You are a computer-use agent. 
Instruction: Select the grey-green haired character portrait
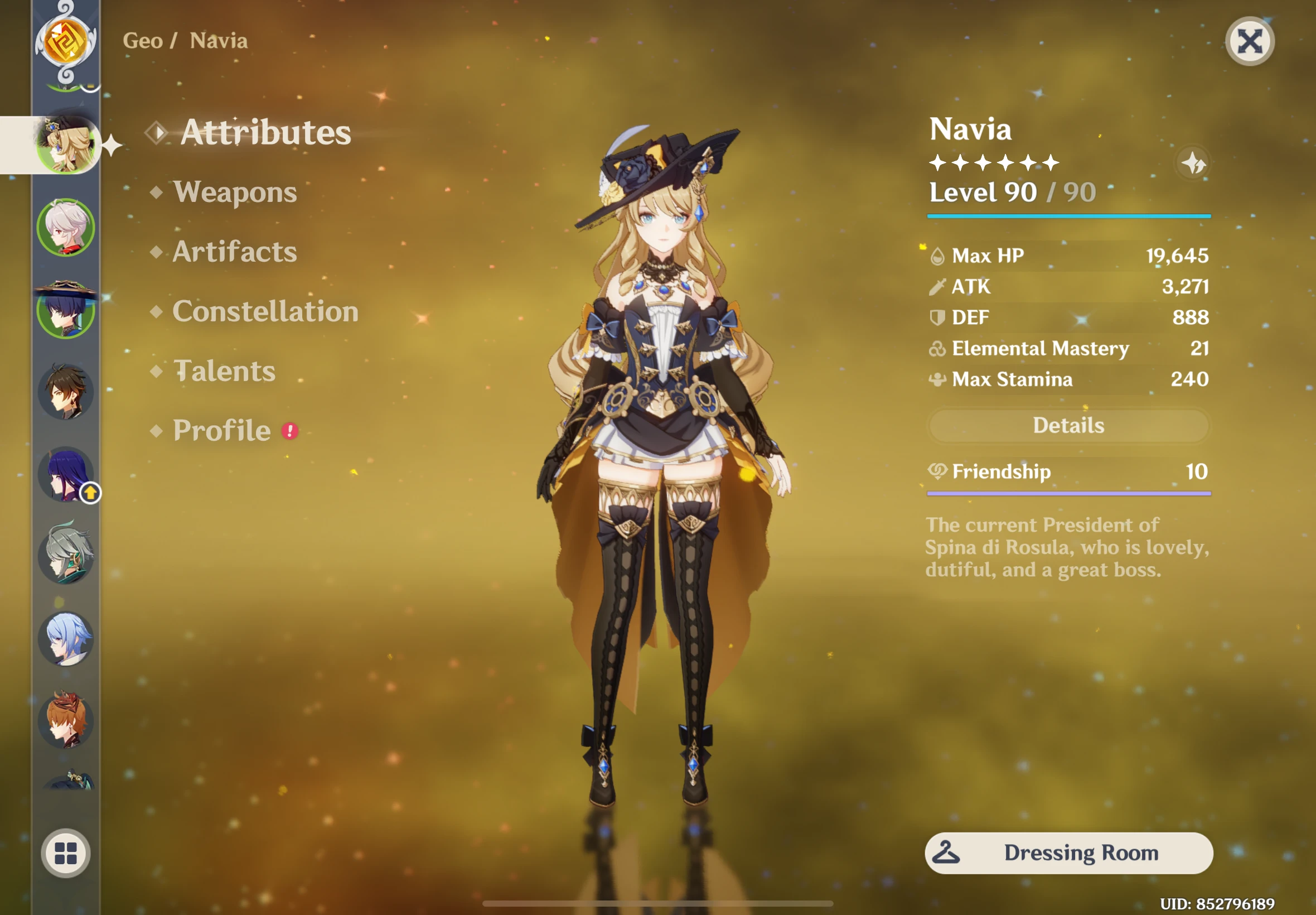(66, 556)
